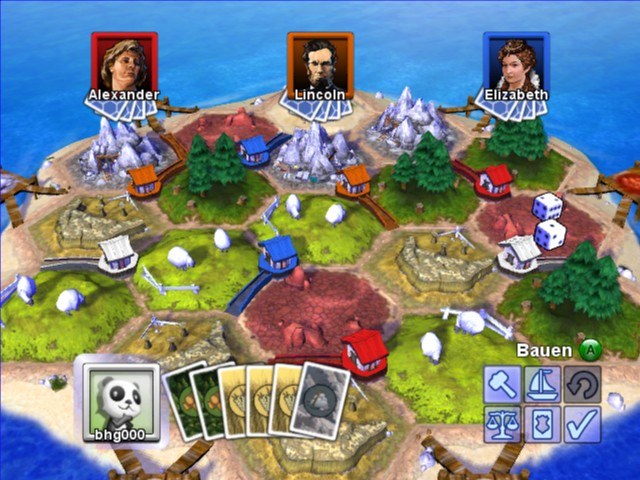Viewport: 640px width, 480px height.
Task: Choose Elizabeth's player portrait
Action: pos(516,66)
